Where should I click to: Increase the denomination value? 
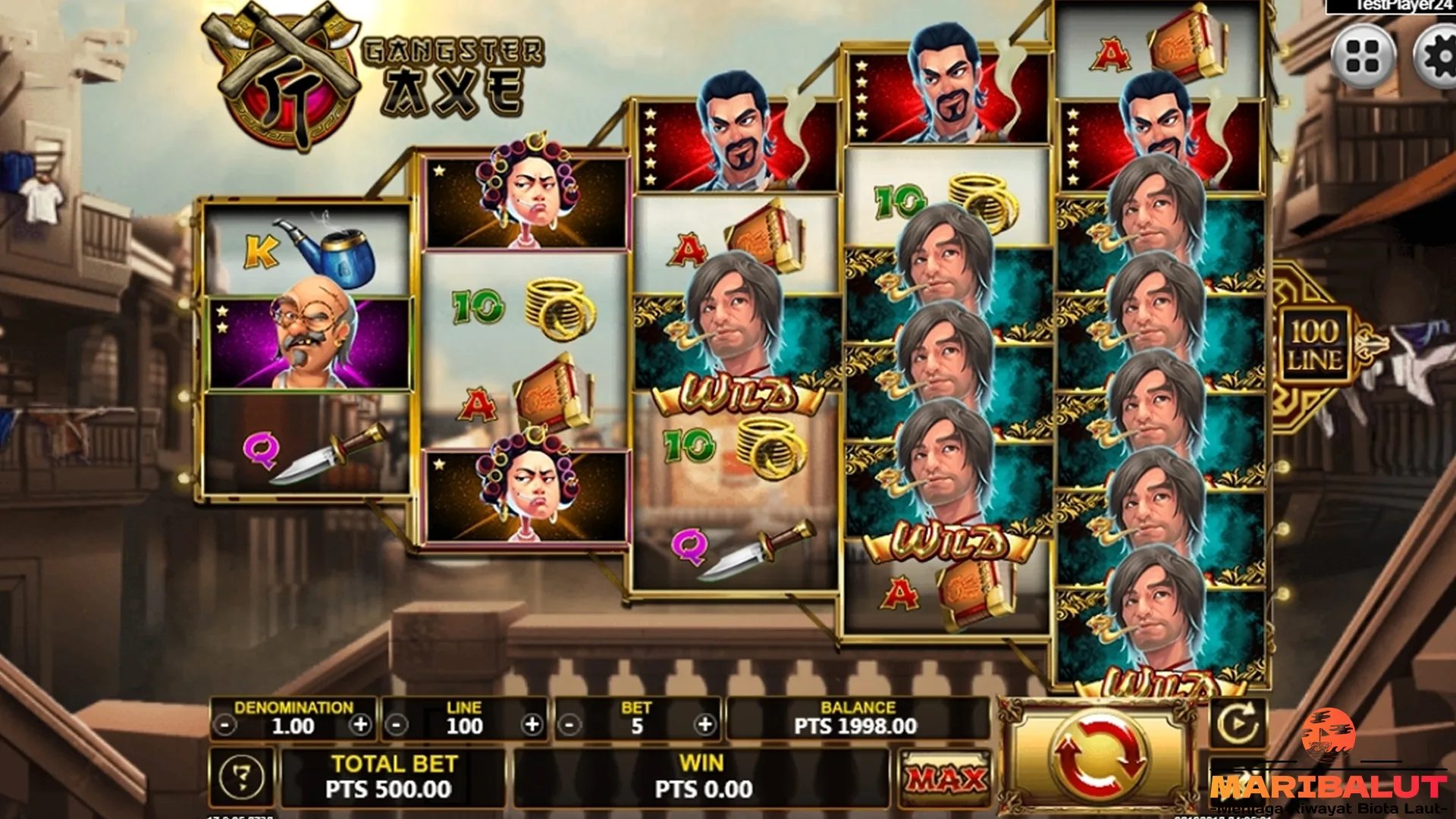pos(361,725)
